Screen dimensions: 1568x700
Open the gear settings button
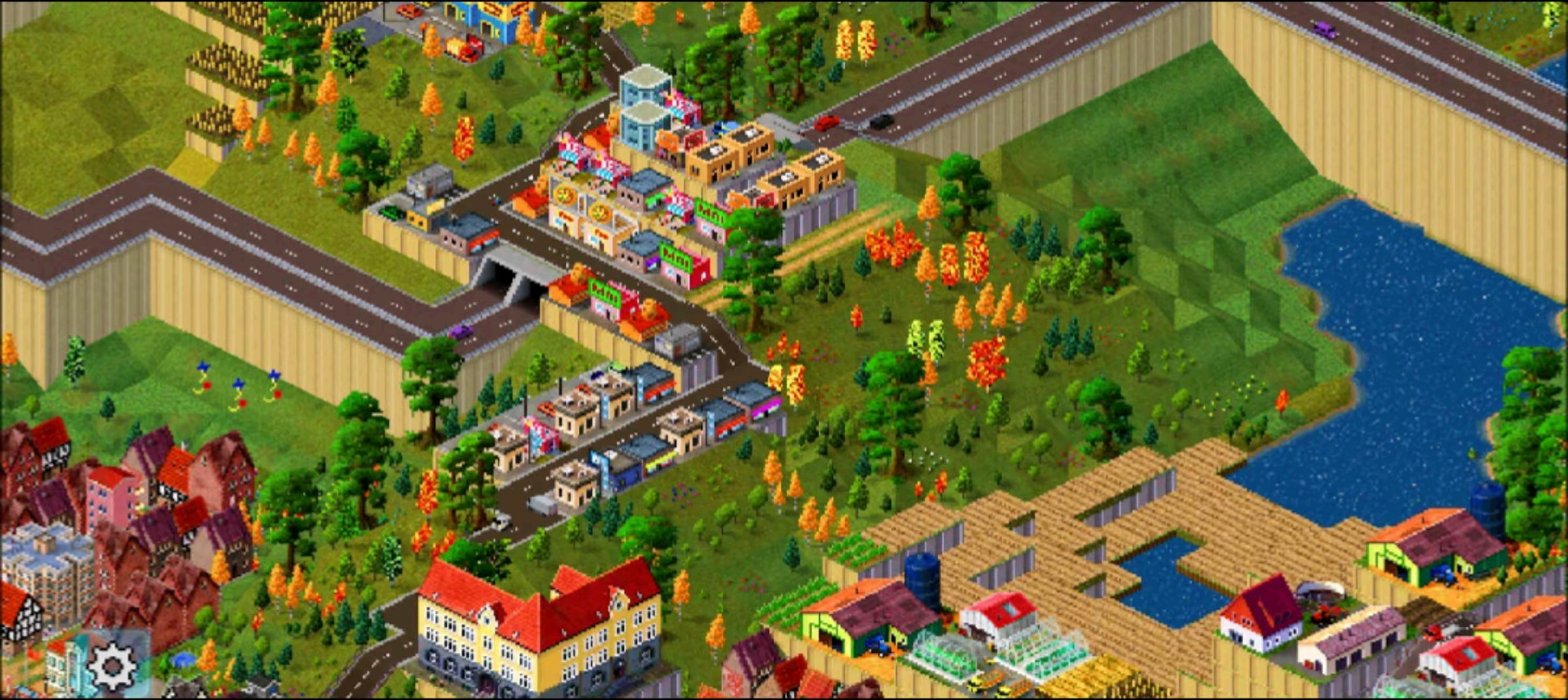111,666
